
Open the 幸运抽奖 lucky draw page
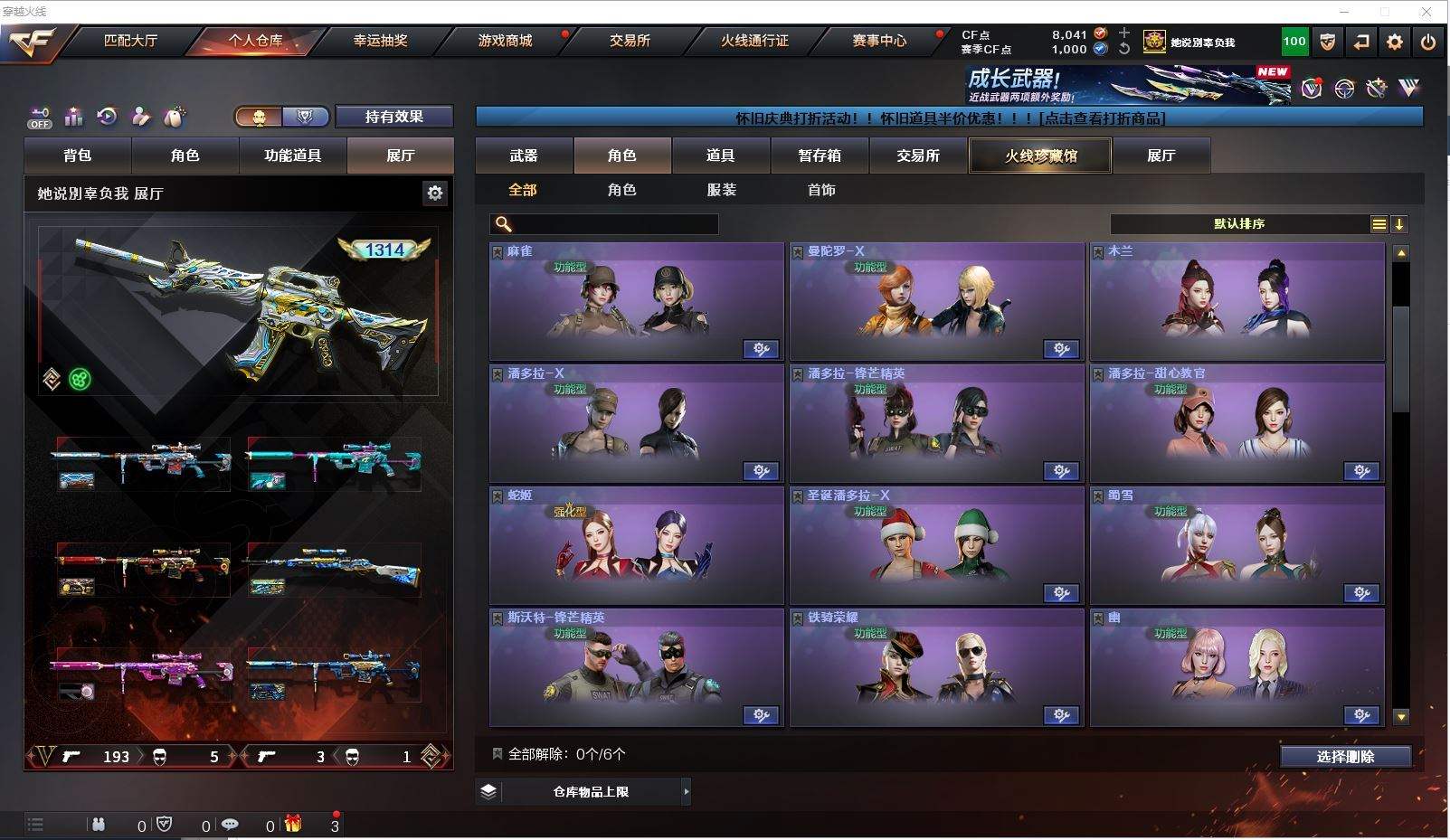380,41
